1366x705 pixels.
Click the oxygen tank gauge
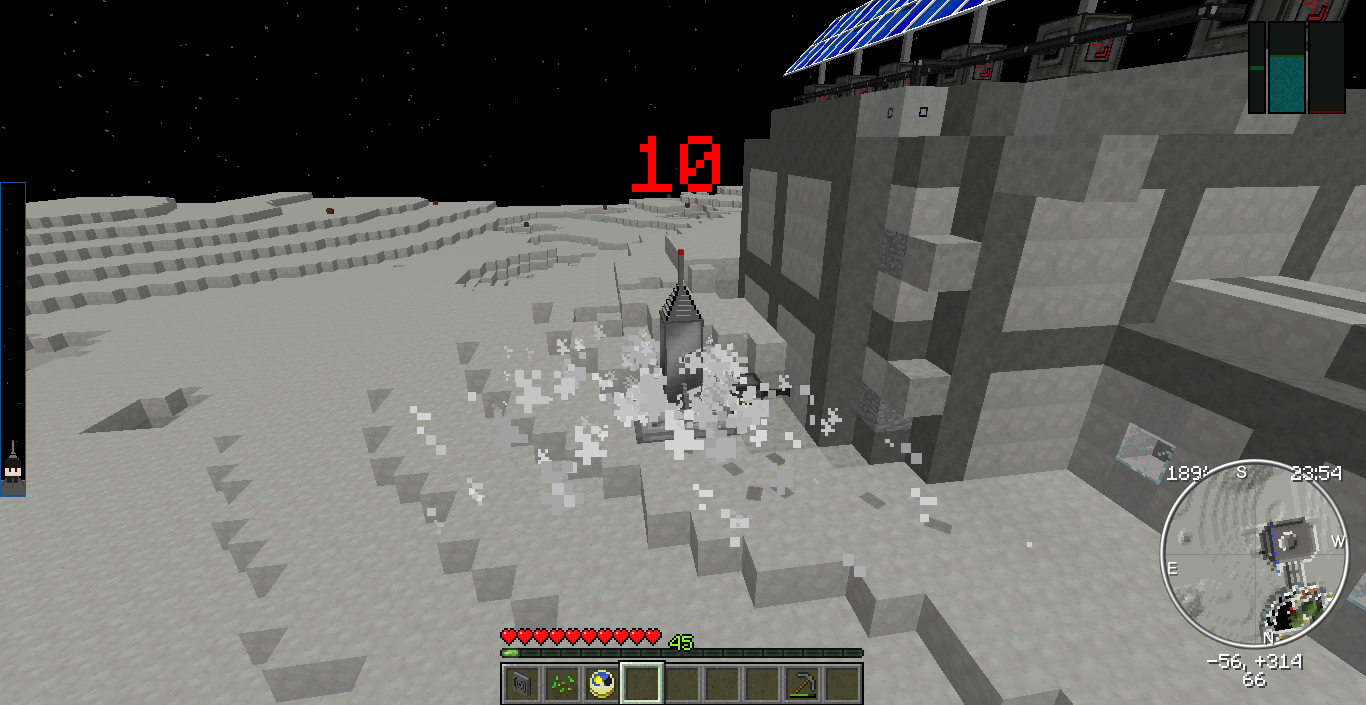1286,68
